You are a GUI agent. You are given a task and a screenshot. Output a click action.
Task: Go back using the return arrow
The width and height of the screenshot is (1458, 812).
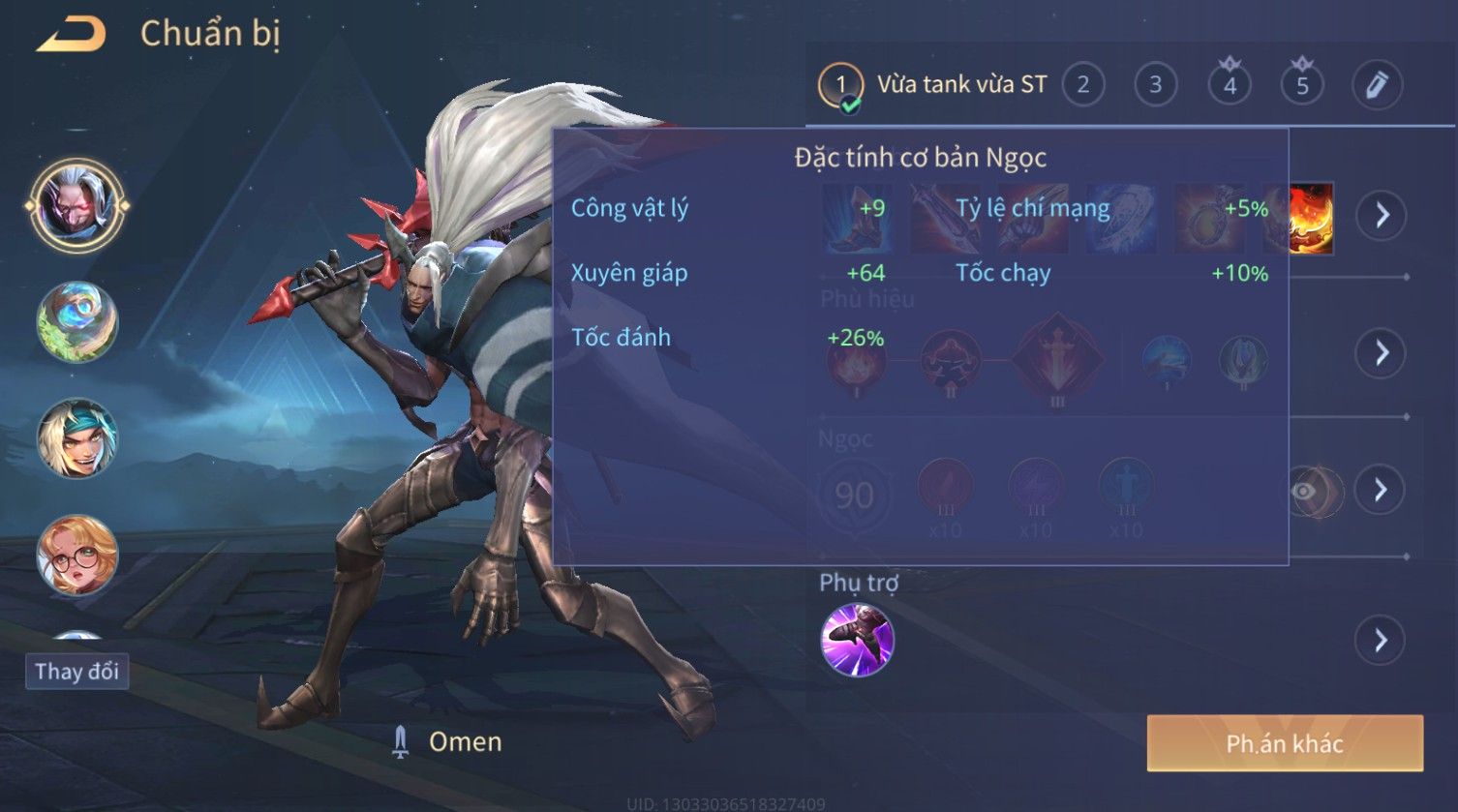tap(71, 36)
